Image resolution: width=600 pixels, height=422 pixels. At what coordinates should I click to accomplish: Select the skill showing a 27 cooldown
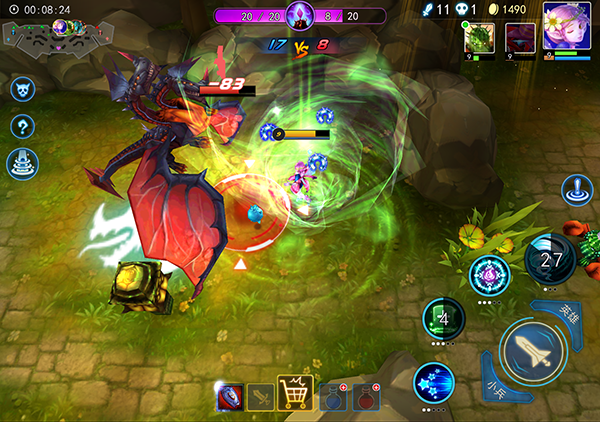coord(549,260)
